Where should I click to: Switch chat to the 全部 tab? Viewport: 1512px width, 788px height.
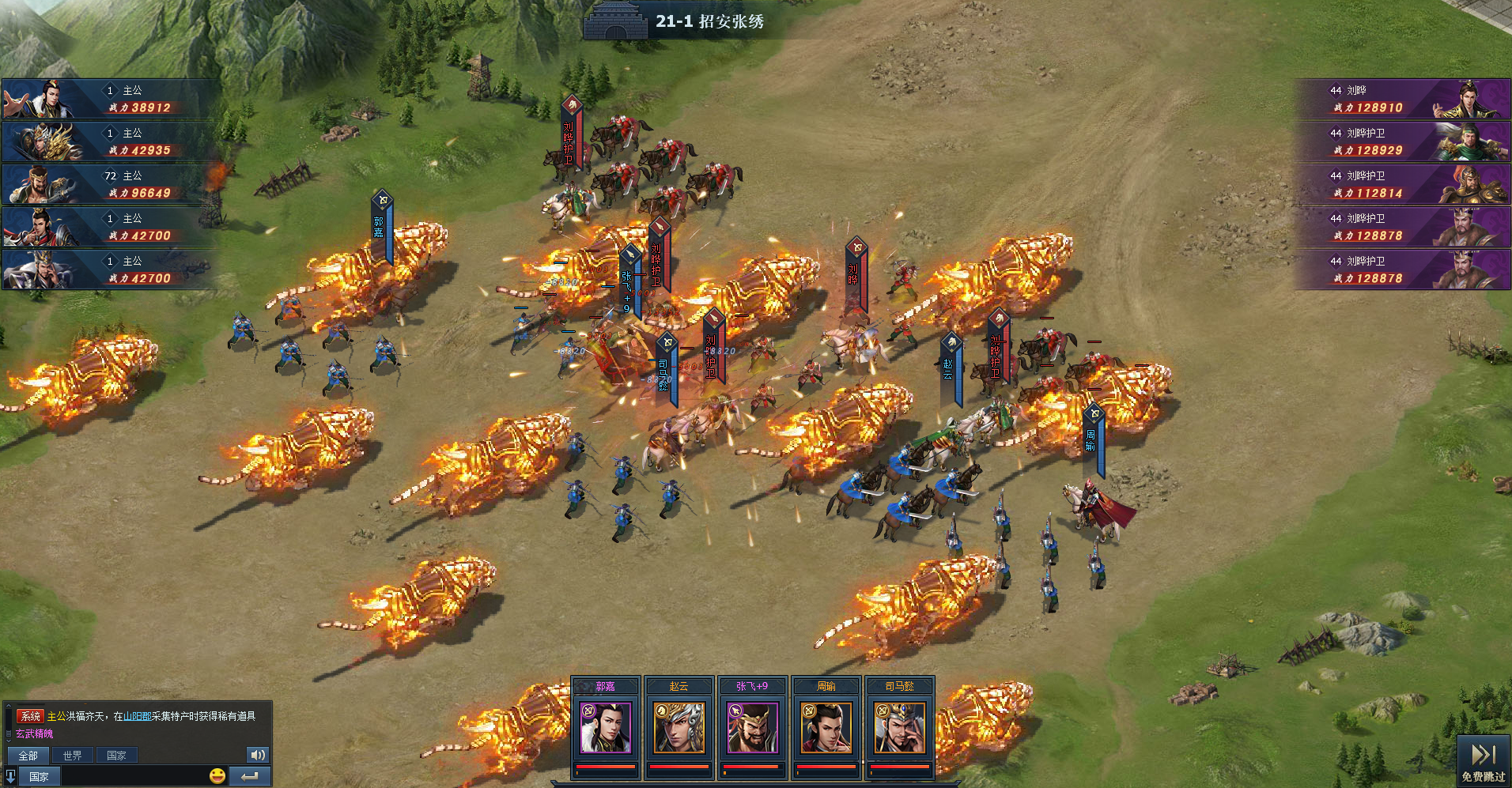[28, 756]
